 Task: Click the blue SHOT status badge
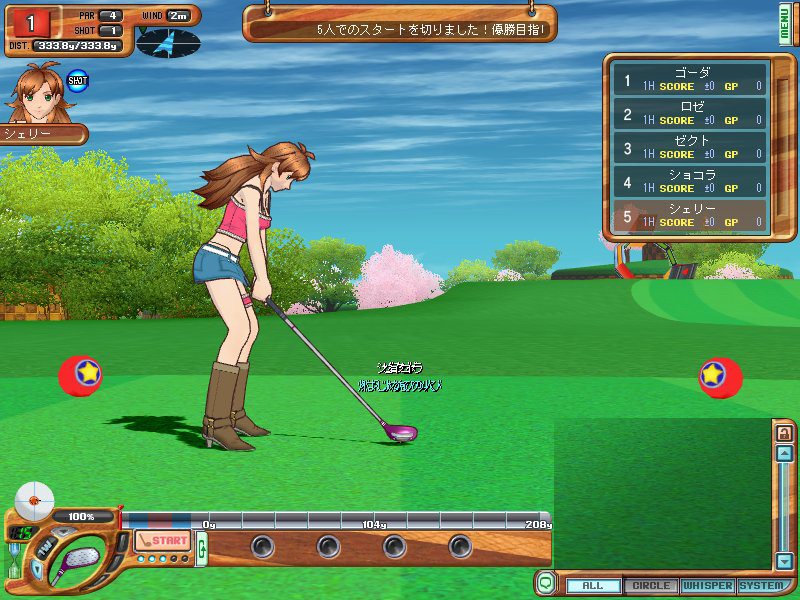77,79
